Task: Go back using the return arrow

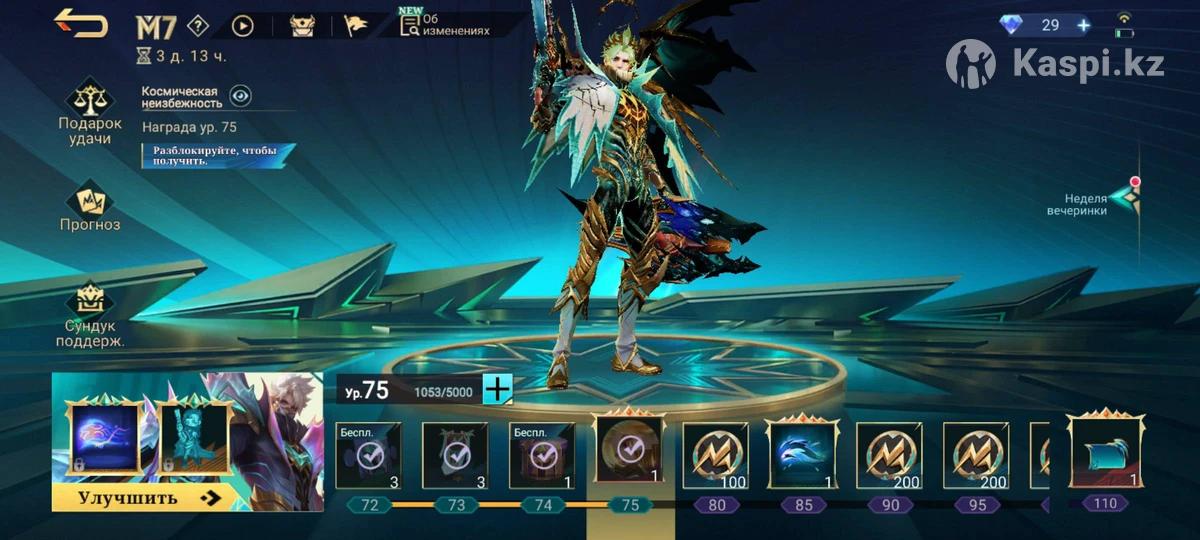Action: (80, 23)
